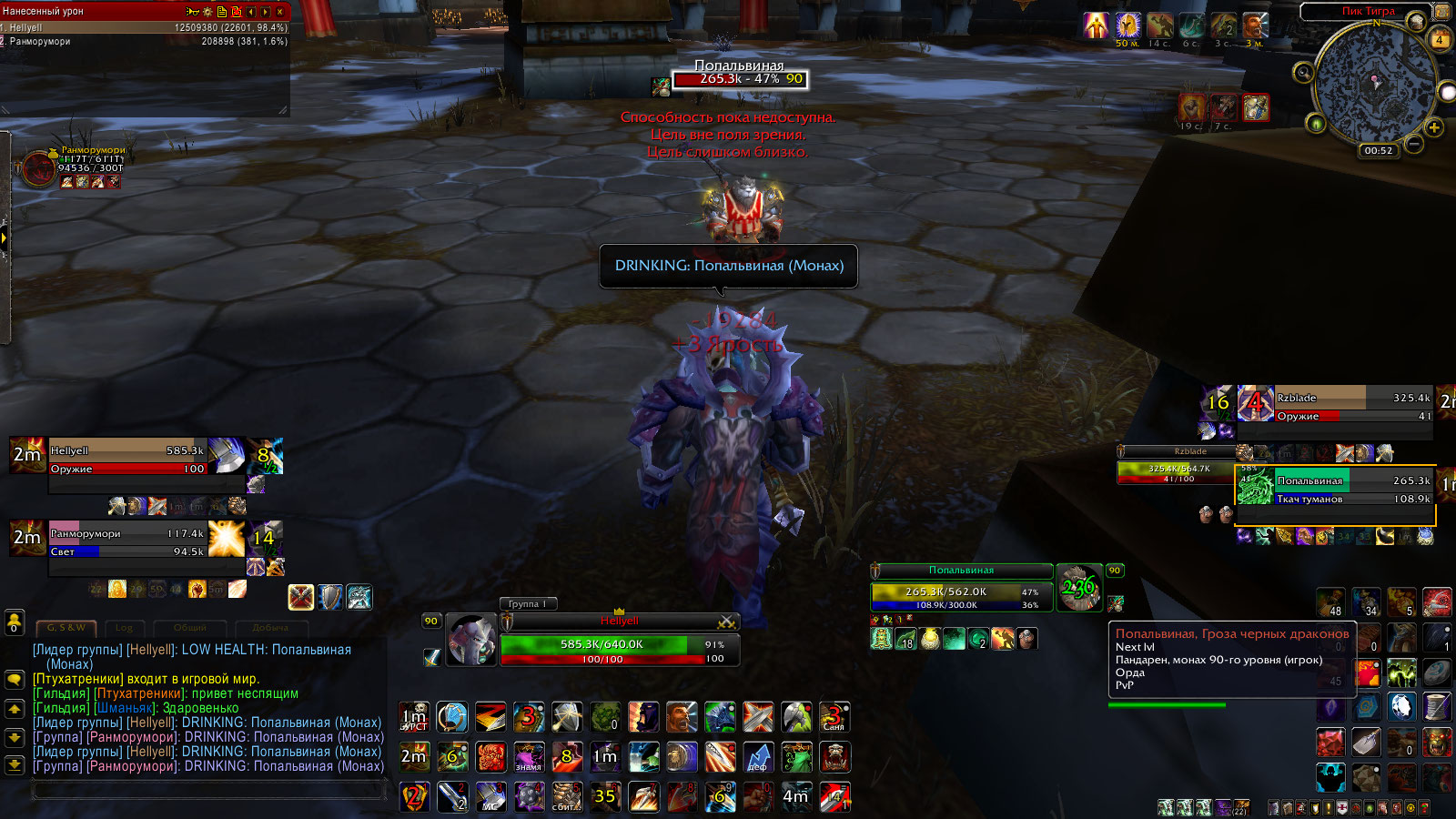The height and width of the screenshot is (819, 1456).
Task: Open the calendar button showing day 4
Action: 1440,39
